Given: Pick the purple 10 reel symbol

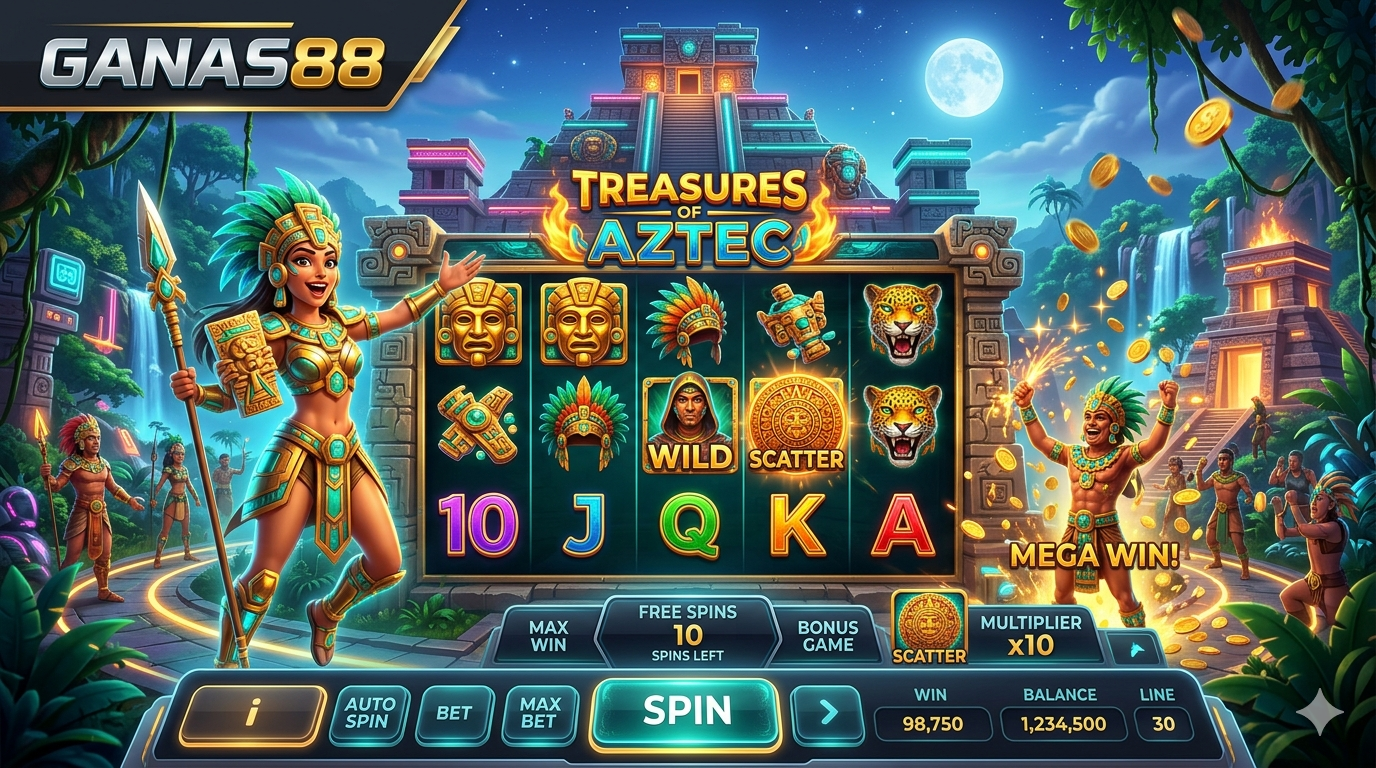Looking at the screenshot, I should point(478,525).
